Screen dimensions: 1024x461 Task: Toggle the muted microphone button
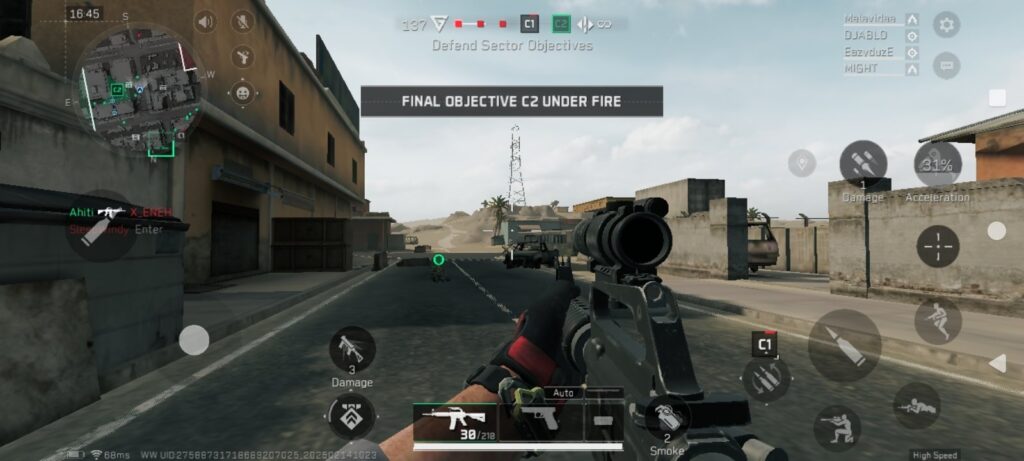pos(242,22)
